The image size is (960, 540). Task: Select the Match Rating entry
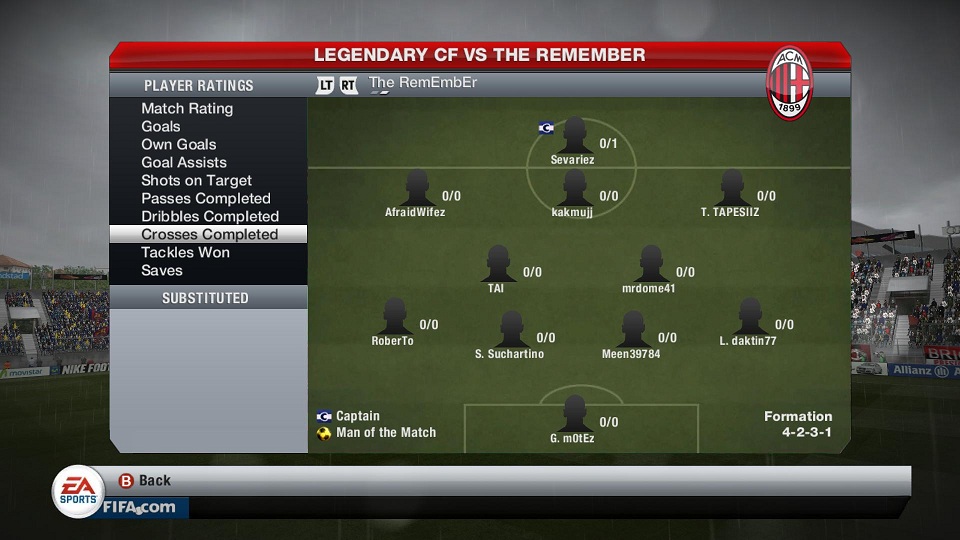[187, 109]
